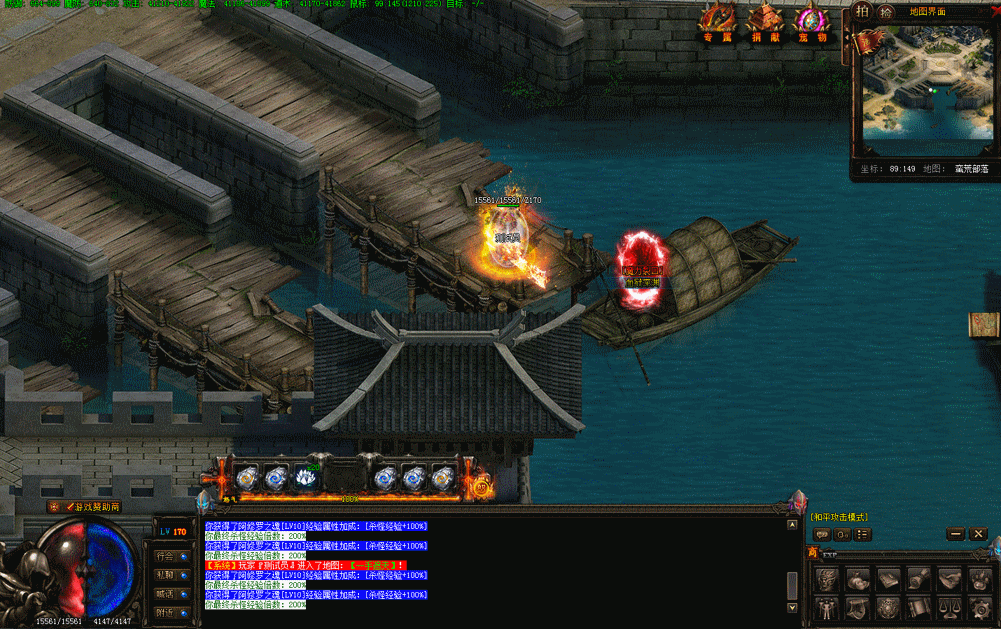Open the 游戏赞助商 sponsor button
Viewport: 1001px width, 629px height.
click(93, 507)
